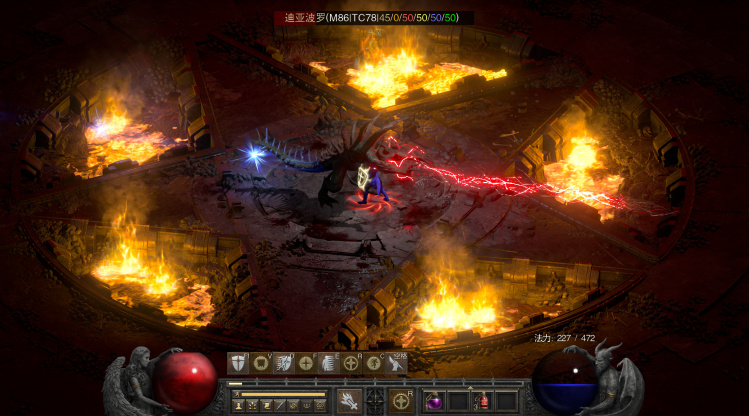Drink the purple rejuvenation potion in the belt
The width and height of the screenshot is (749, 416).
(435, 401)
